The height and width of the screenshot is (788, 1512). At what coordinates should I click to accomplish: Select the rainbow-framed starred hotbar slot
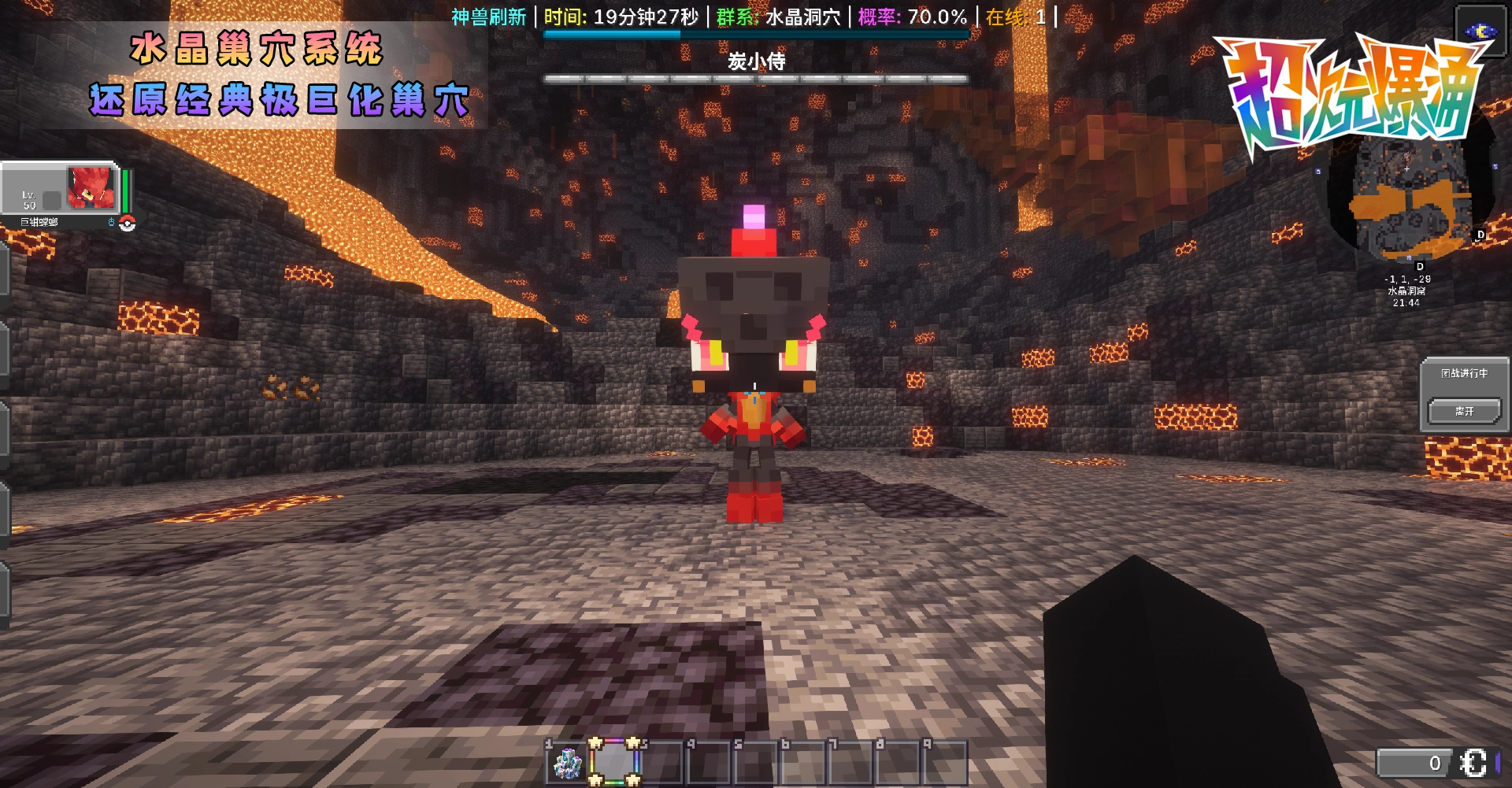[614, 762]
